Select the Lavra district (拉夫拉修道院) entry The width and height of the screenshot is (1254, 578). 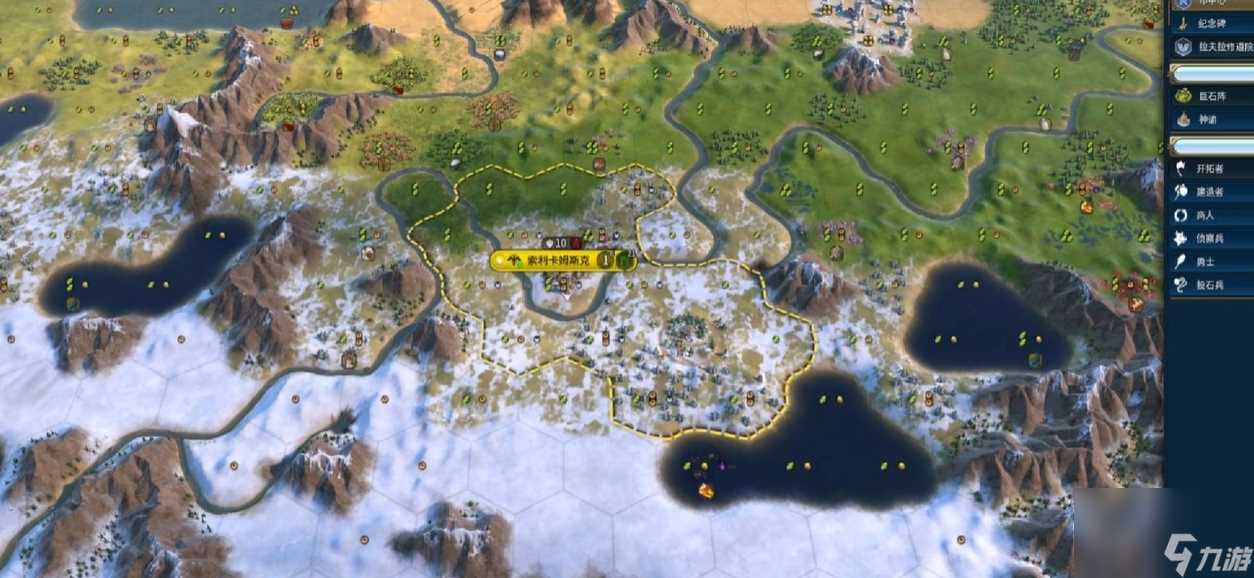1210,46
